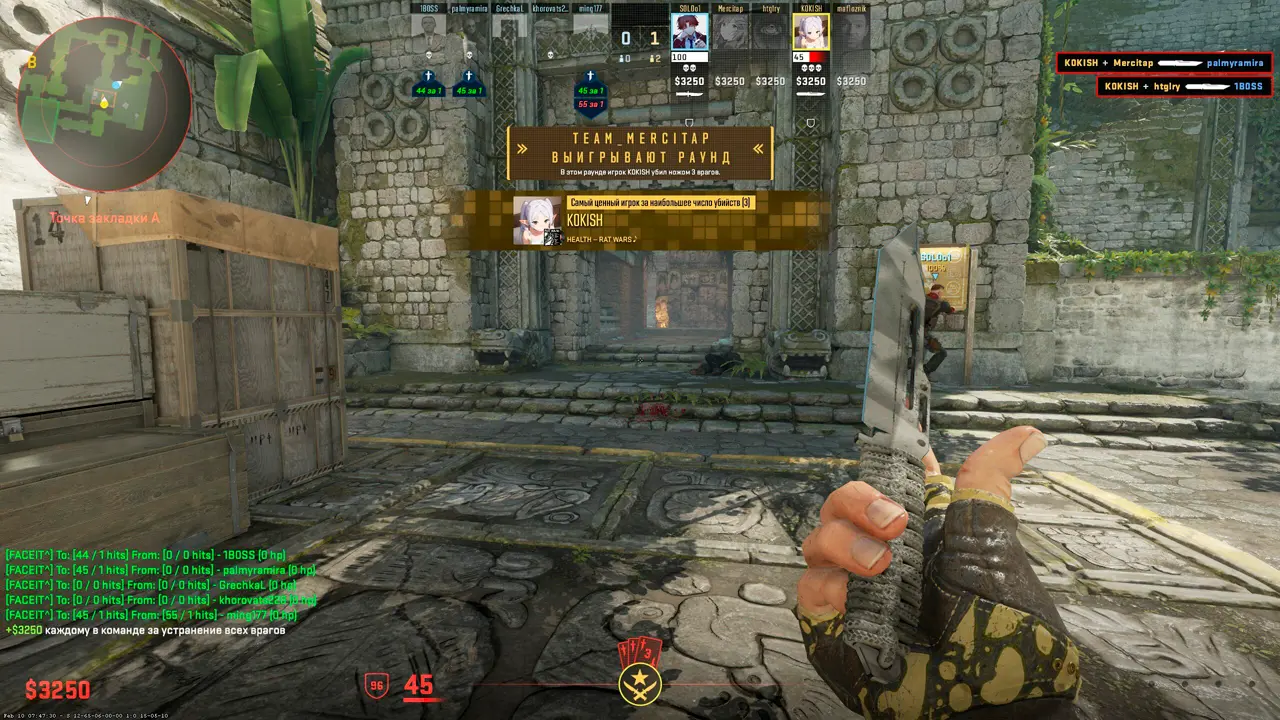Click the MVP avatar of KOKISH
The image size is (1280, 720).
point(536,220)
